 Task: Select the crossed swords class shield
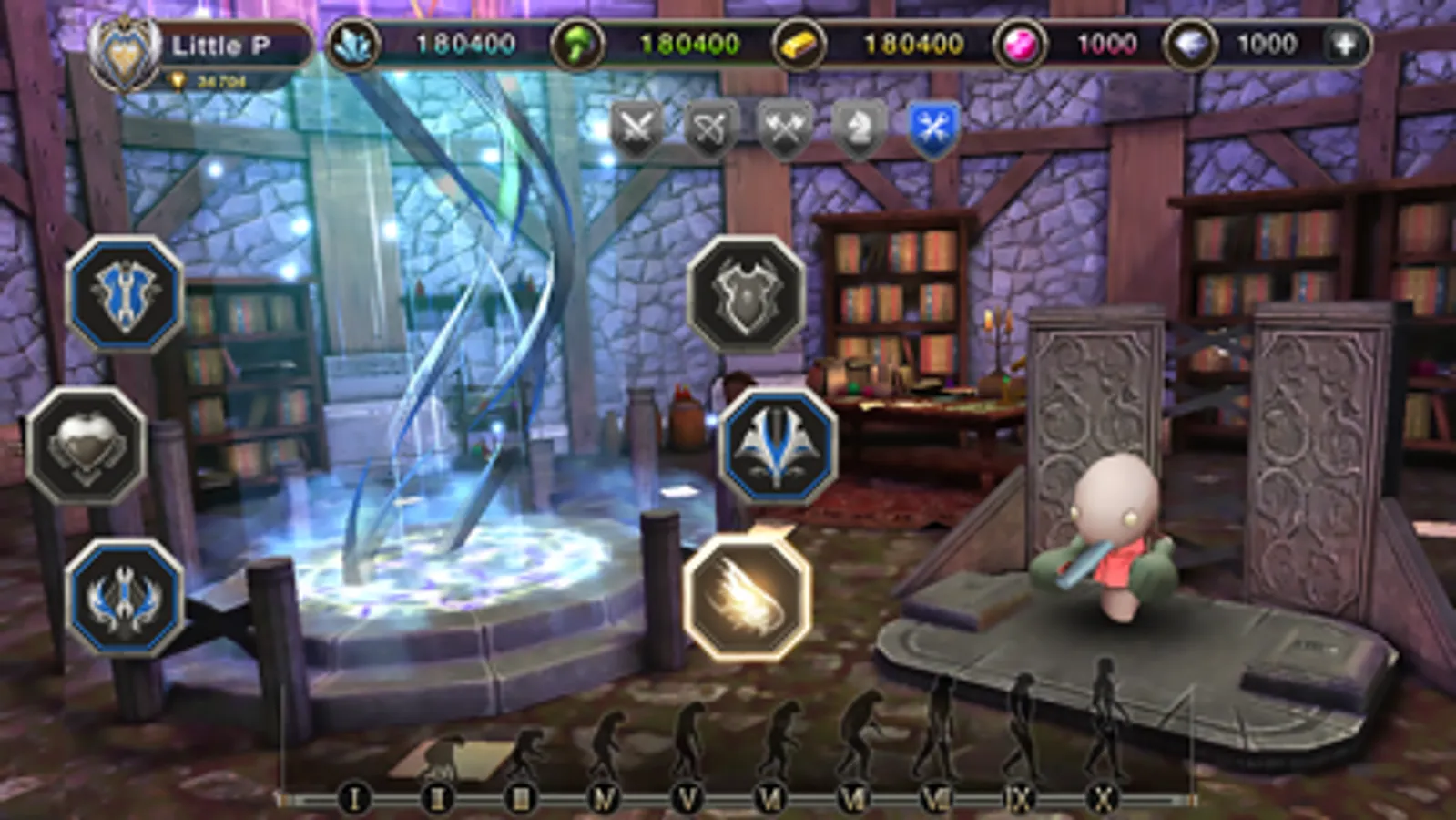(x=637, y=128)
